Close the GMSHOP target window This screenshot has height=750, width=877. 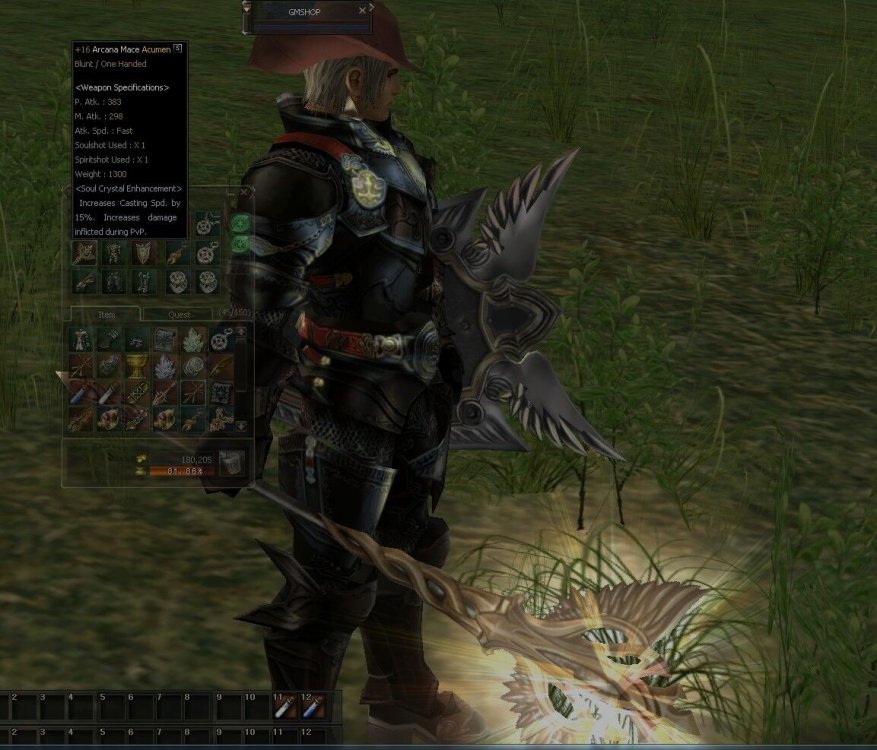(x=363, y=10)
